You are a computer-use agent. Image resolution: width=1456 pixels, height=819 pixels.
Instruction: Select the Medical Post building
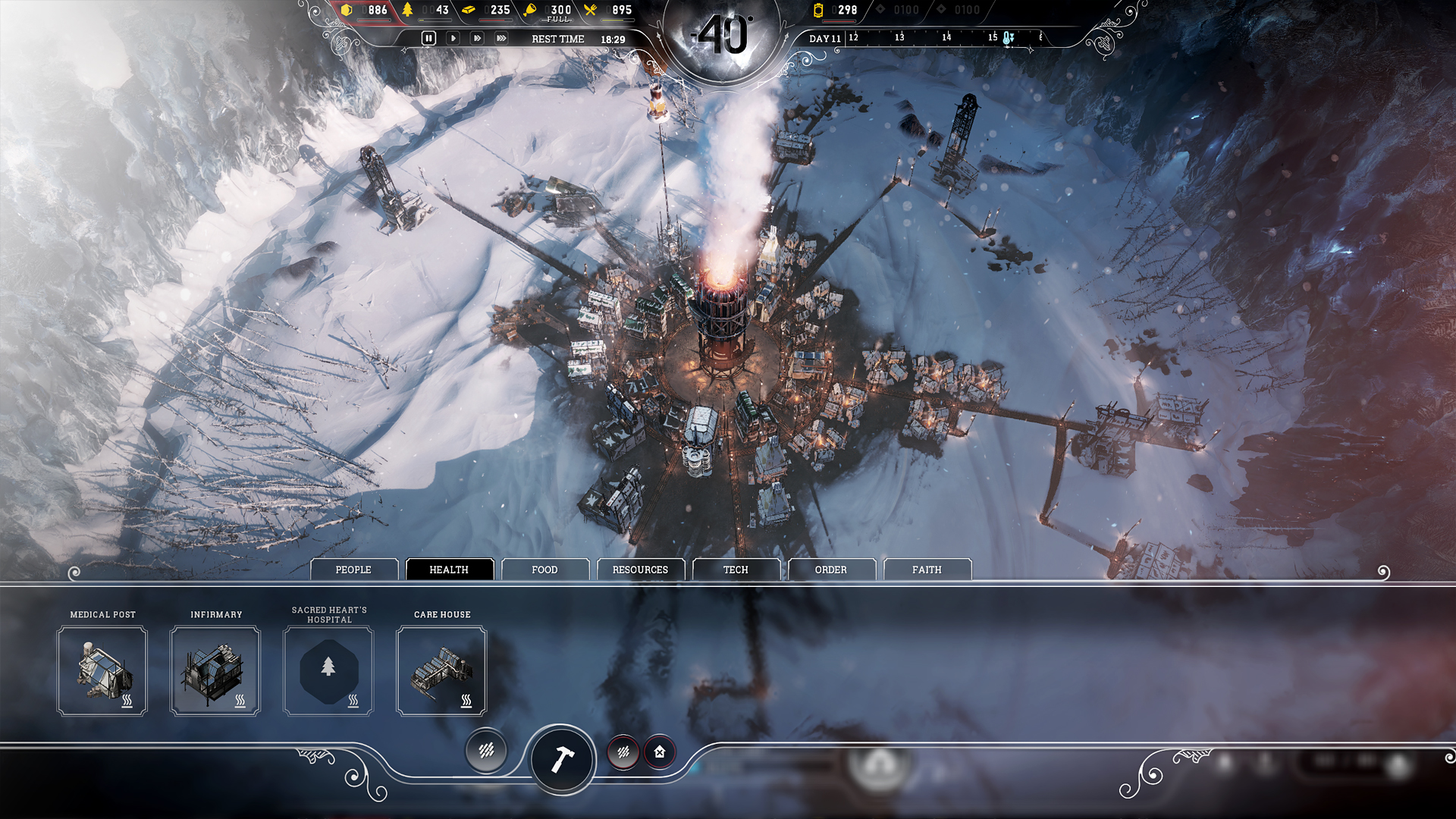tap(102, 671)
